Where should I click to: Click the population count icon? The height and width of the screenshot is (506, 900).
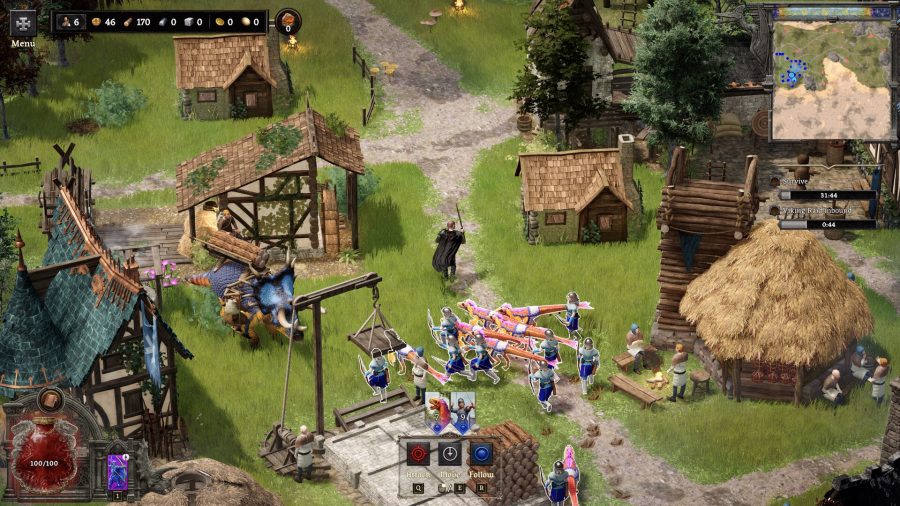[x=67, y=21]
